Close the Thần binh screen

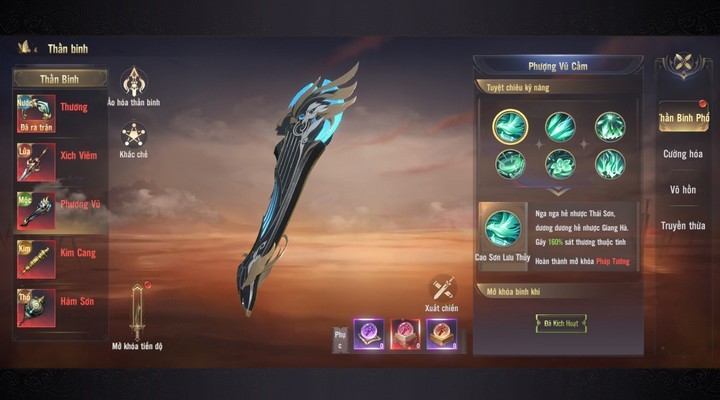point(683,65)
